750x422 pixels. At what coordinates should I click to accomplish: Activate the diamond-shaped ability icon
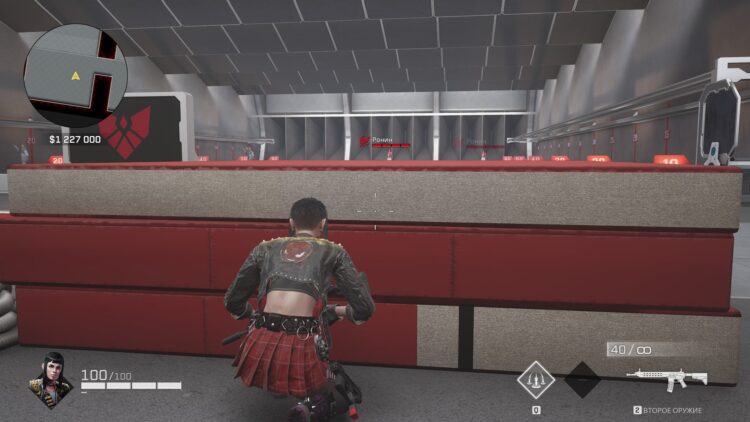pyautogui.click(x=536, y=380)
